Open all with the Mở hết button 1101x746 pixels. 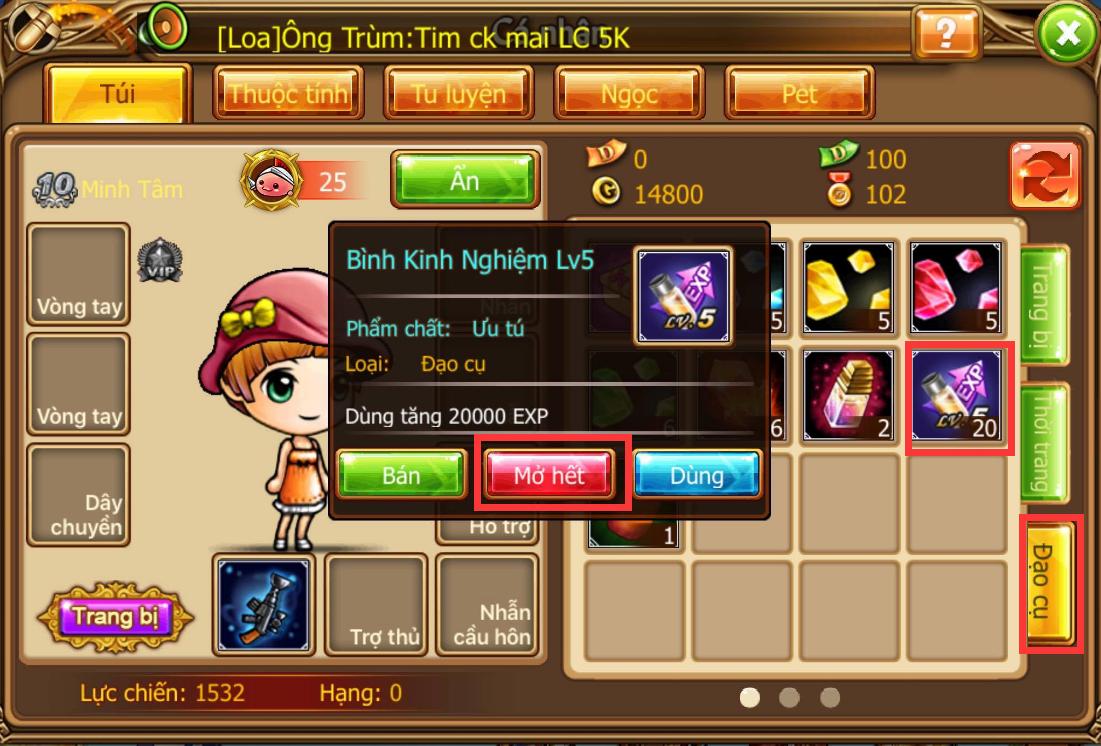click(x=549, y=475)
